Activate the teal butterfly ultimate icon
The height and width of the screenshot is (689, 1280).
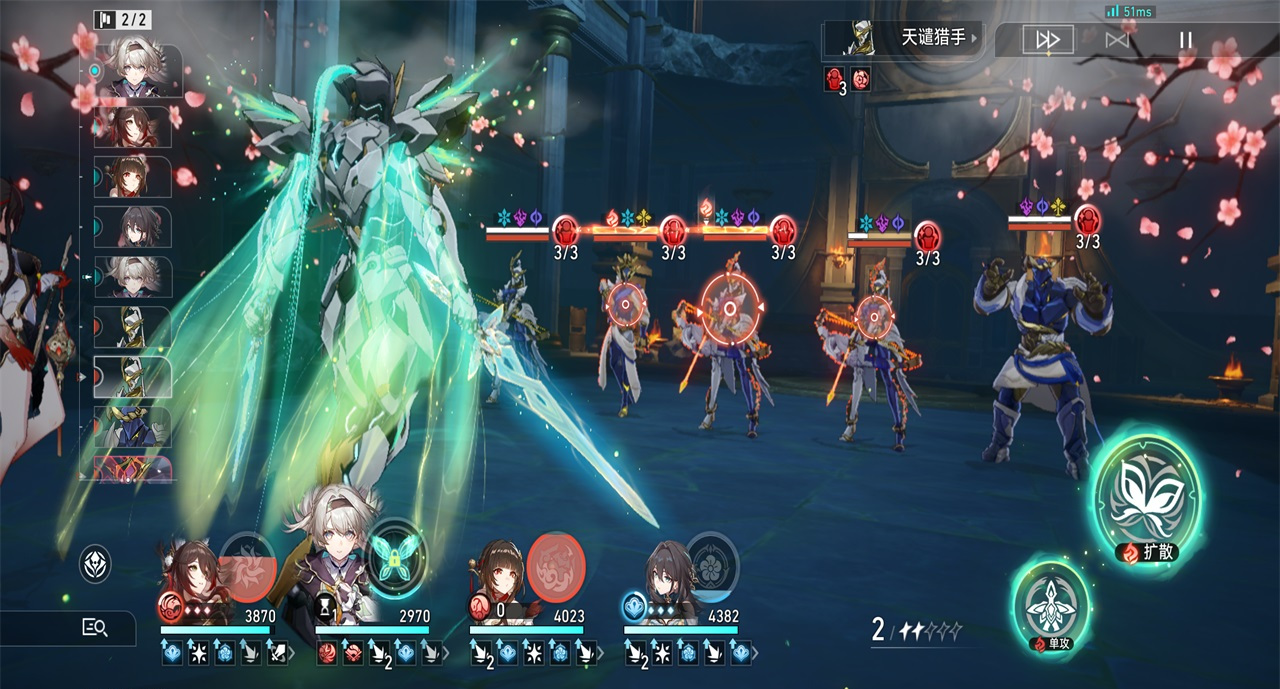[x=396, y=551]
